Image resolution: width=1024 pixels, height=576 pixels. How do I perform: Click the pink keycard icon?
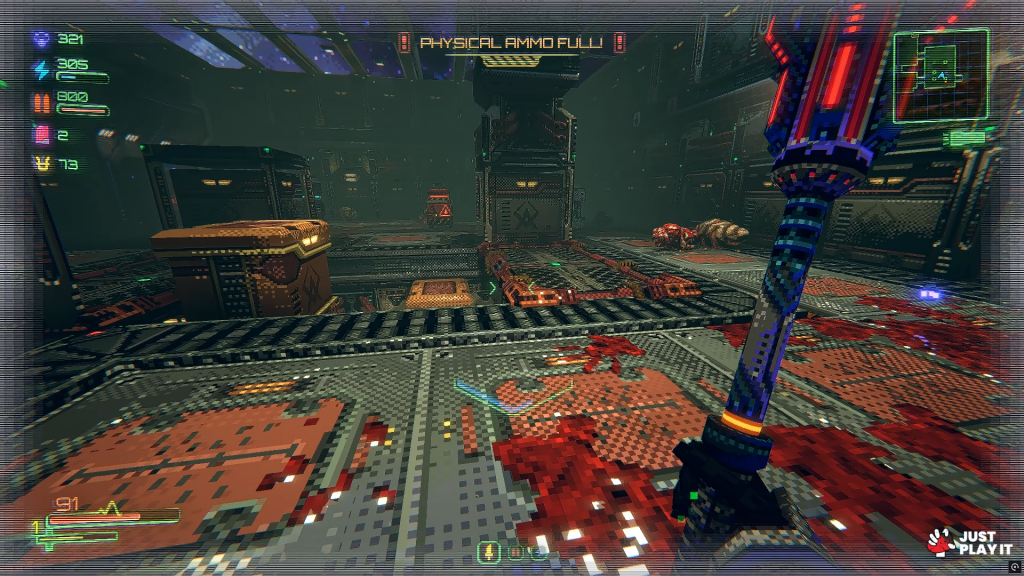click(41, 134)
